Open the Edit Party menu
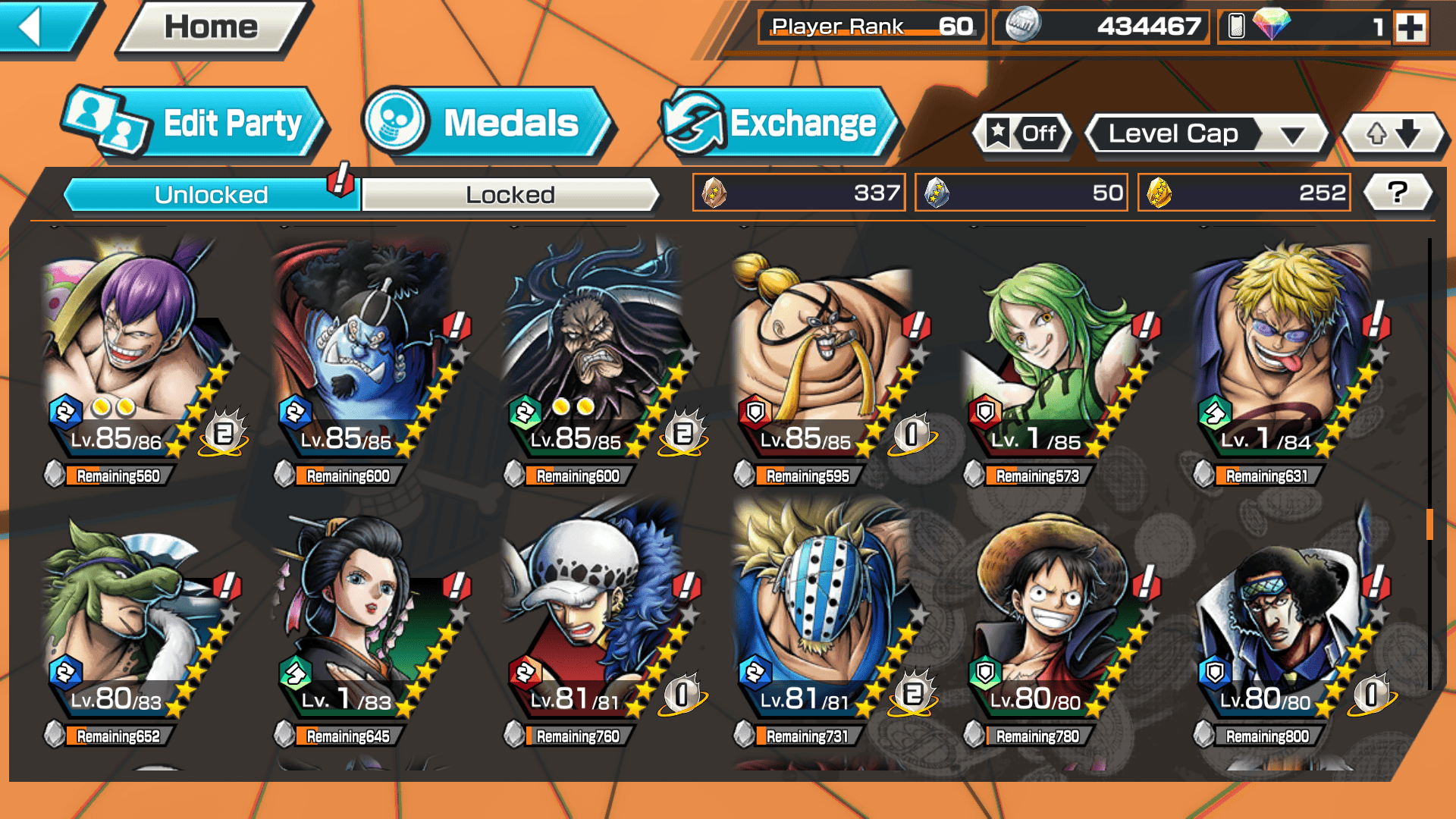The height and width of the screenshot is (819, 1456). click(195, 123)
